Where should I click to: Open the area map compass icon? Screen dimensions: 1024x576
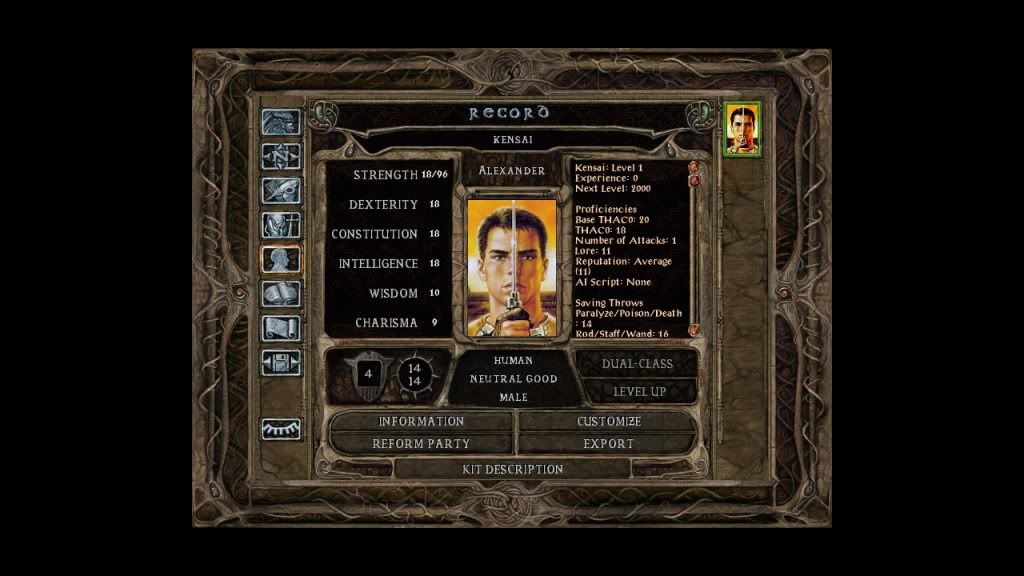pyautogui.click(x=281, y=156)
